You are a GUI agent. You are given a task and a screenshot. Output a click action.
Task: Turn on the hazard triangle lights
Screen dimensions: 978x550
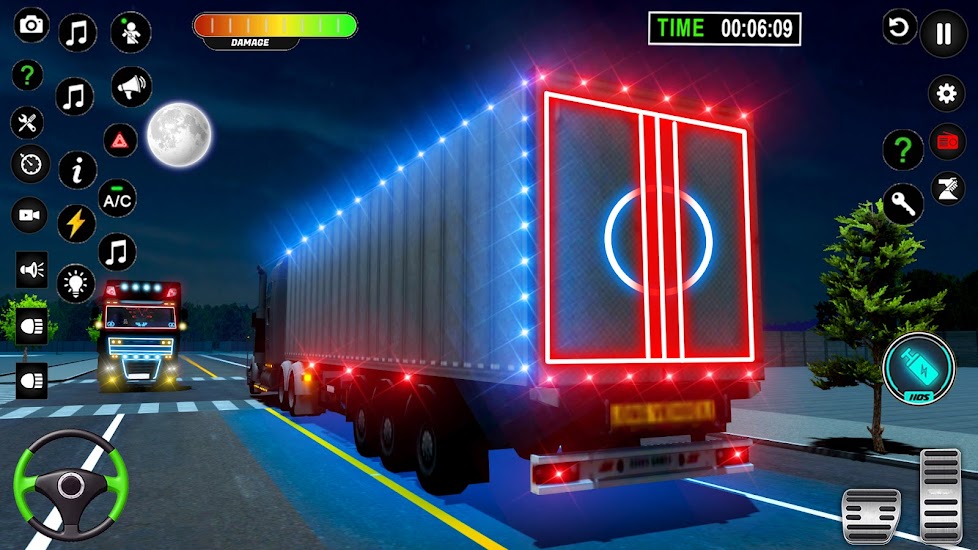pyautogui.click(x=120, y=140)
